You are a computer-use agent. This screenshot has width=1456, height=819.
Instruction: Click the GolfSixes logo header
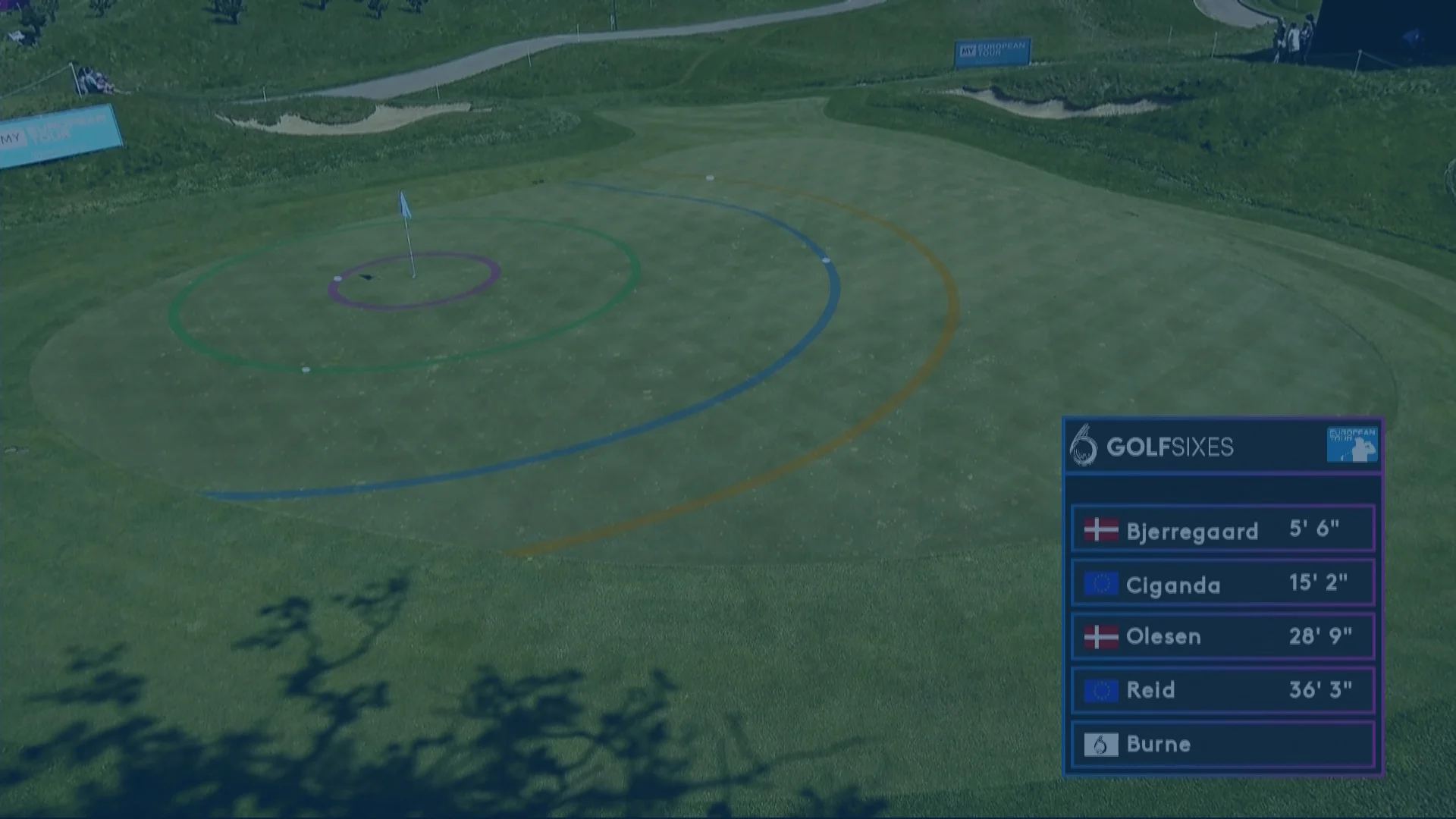point(1153,446)
